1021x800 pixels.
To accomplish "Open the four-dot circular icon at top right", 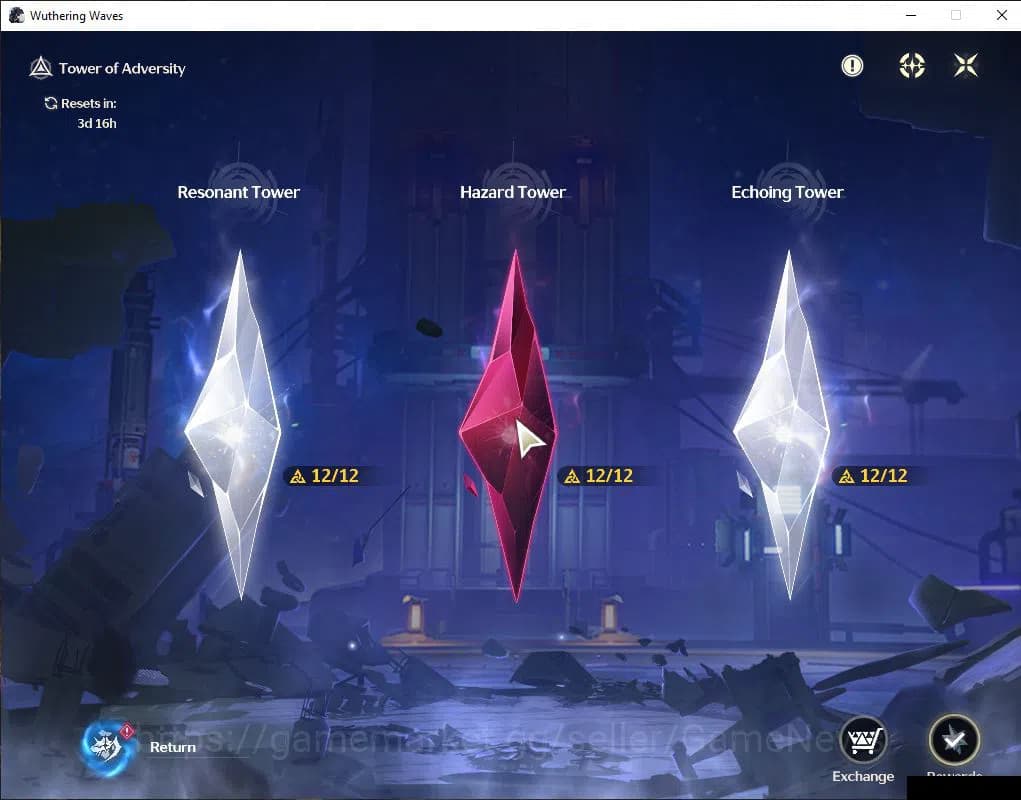I will pos(911,66).
